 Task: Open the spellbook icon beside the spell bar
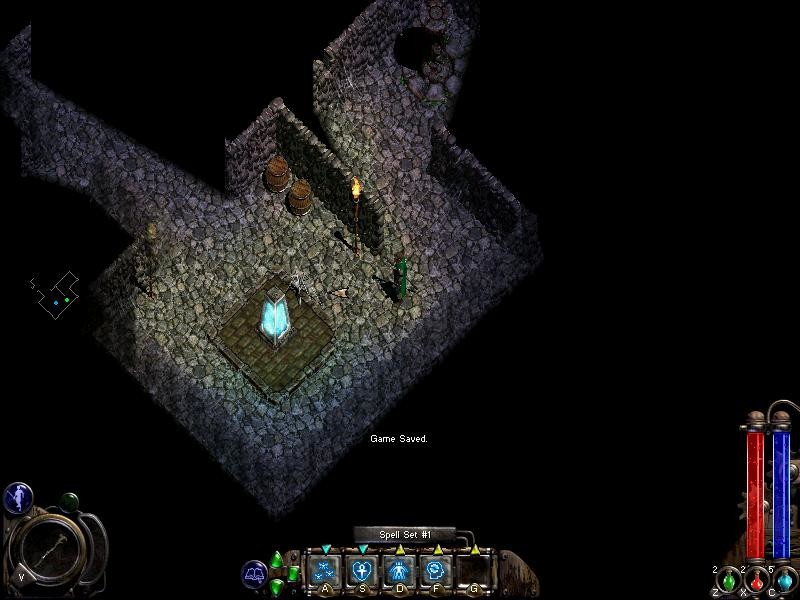tap(254, 574)
